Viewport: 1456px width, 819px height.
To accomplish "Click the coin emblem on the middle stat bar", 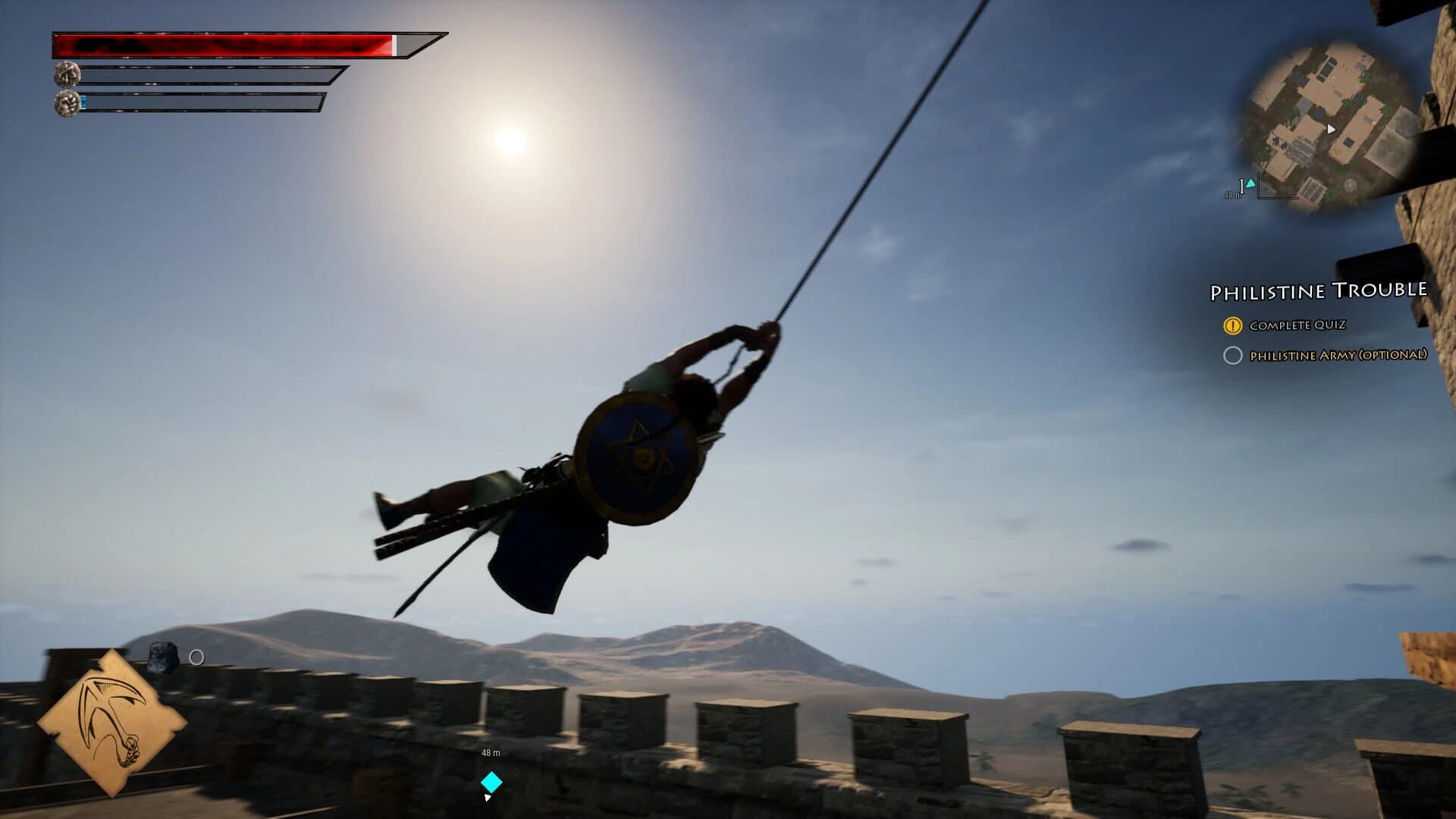I will point(67,74).
